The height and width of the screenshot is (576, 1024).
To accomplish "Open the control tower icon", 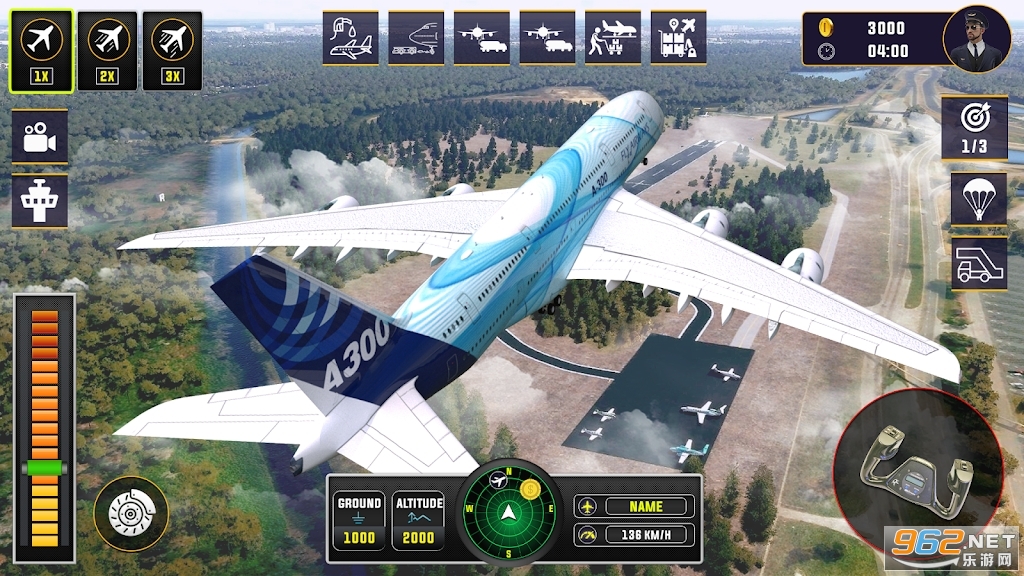I will point(40,200).
